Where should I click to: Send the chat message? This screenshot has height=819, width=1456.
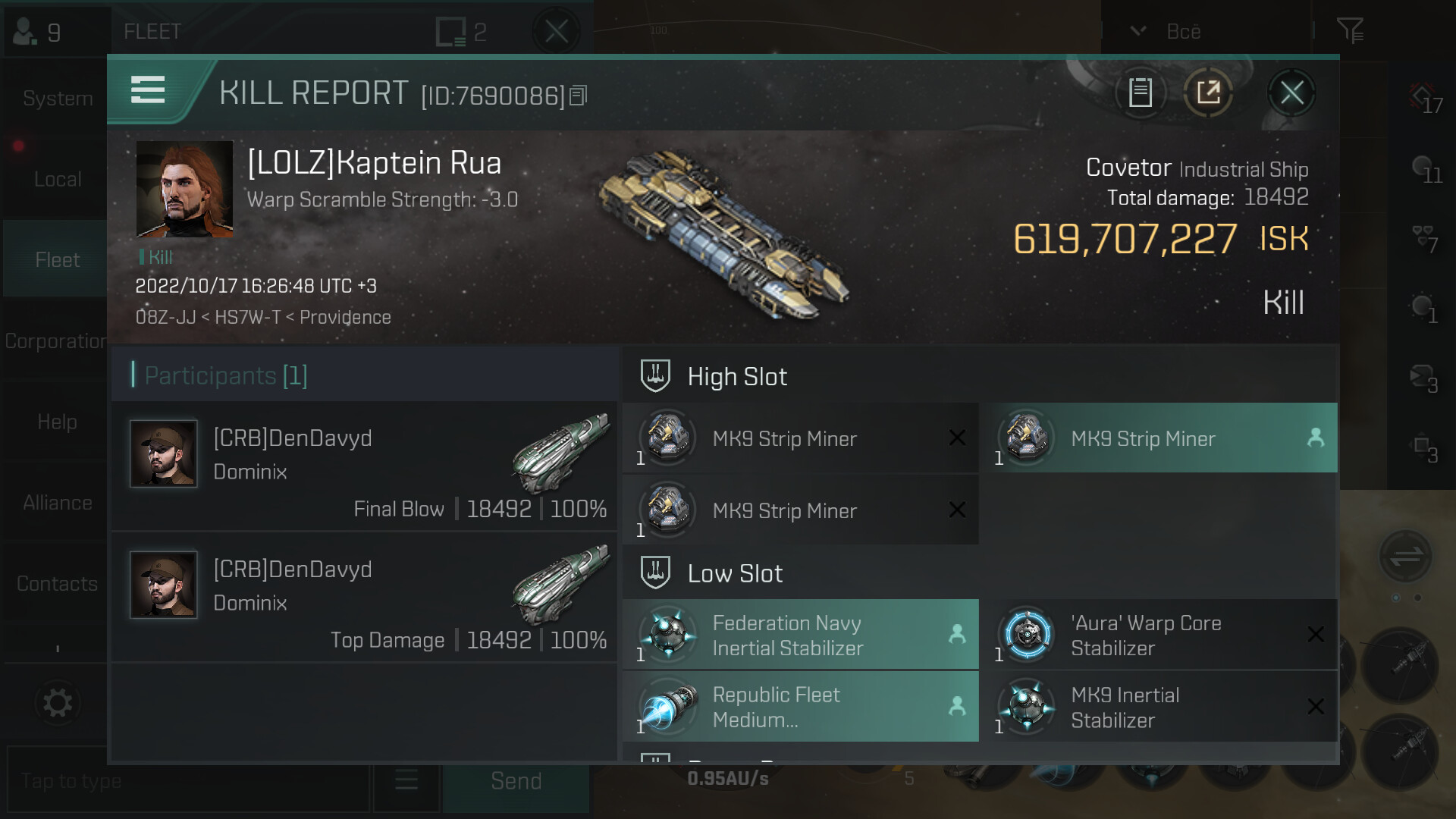pos(516,781)
